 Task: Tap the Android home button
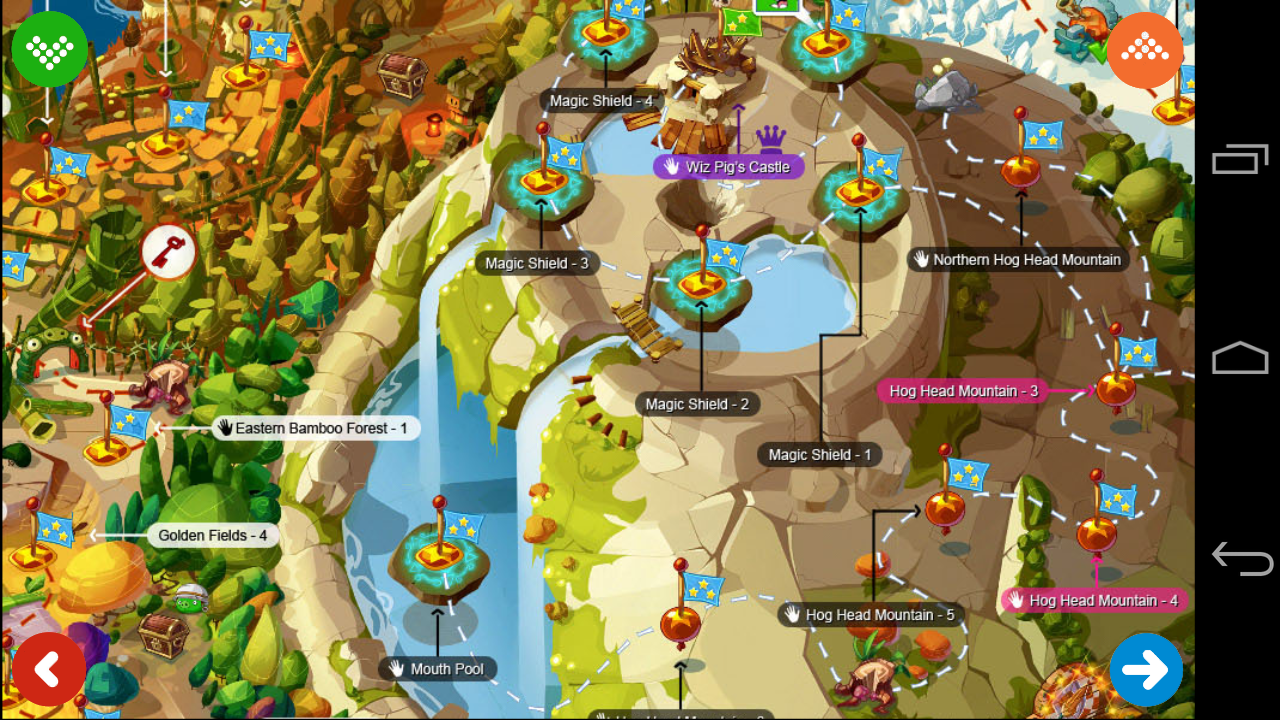coord(1240,358)
